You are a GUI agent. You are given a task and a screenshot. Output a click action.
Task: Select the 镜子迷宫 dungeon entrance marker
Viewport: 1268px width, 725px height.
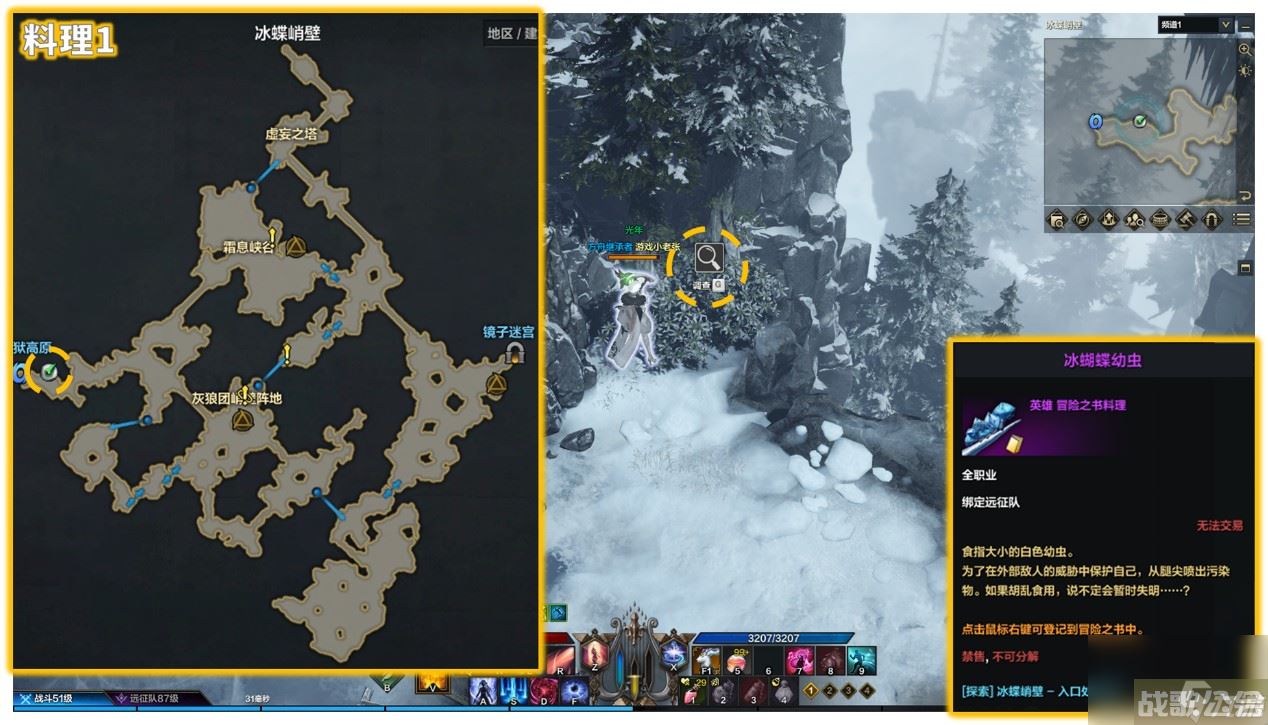coord(516,352)
